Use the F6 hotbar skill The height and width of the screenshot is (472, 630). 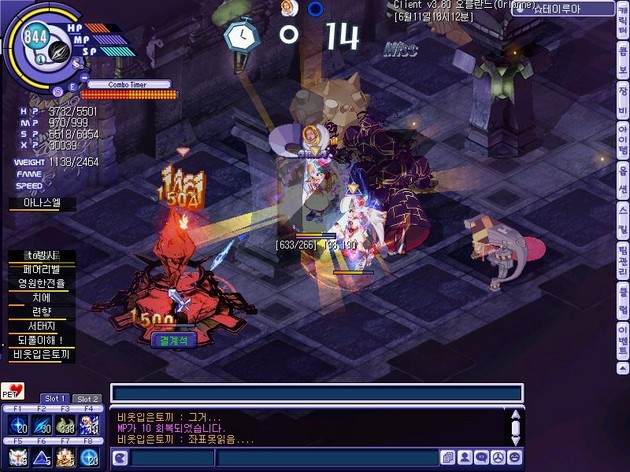[42, 458]
